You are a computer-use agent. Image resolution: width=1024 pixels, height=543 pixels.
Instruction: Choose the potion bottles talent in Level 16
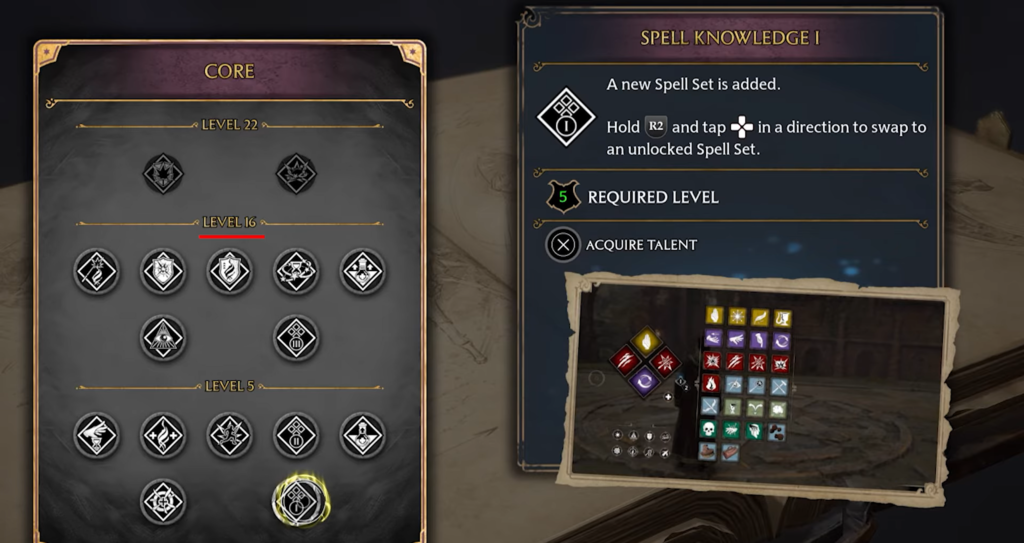(x=362, y=271)
